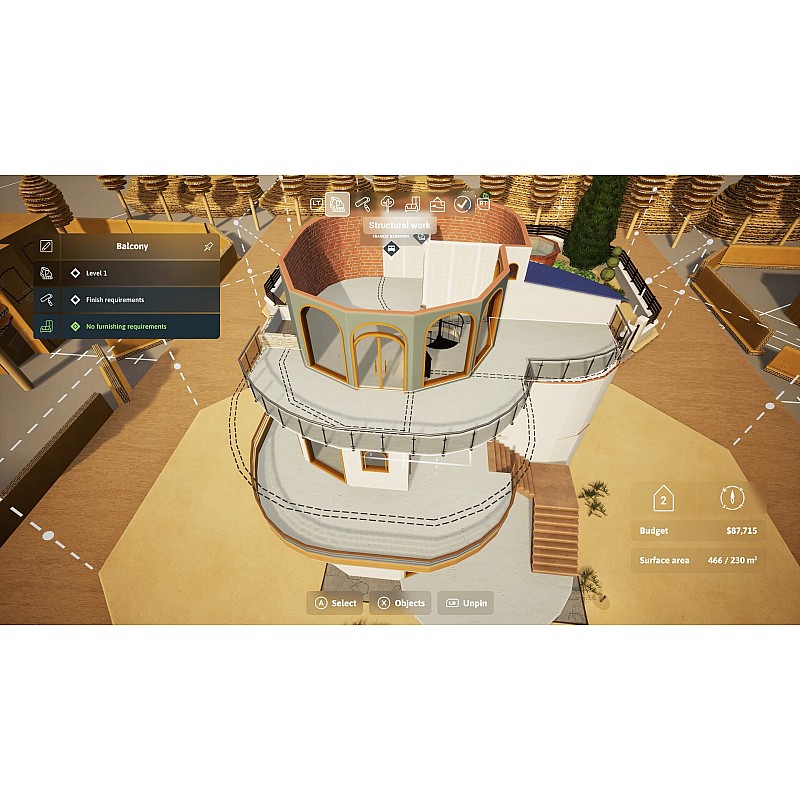Click the checkmark validation icon
This screenshot has width=800, height=800.
click(x=462, y=204)
